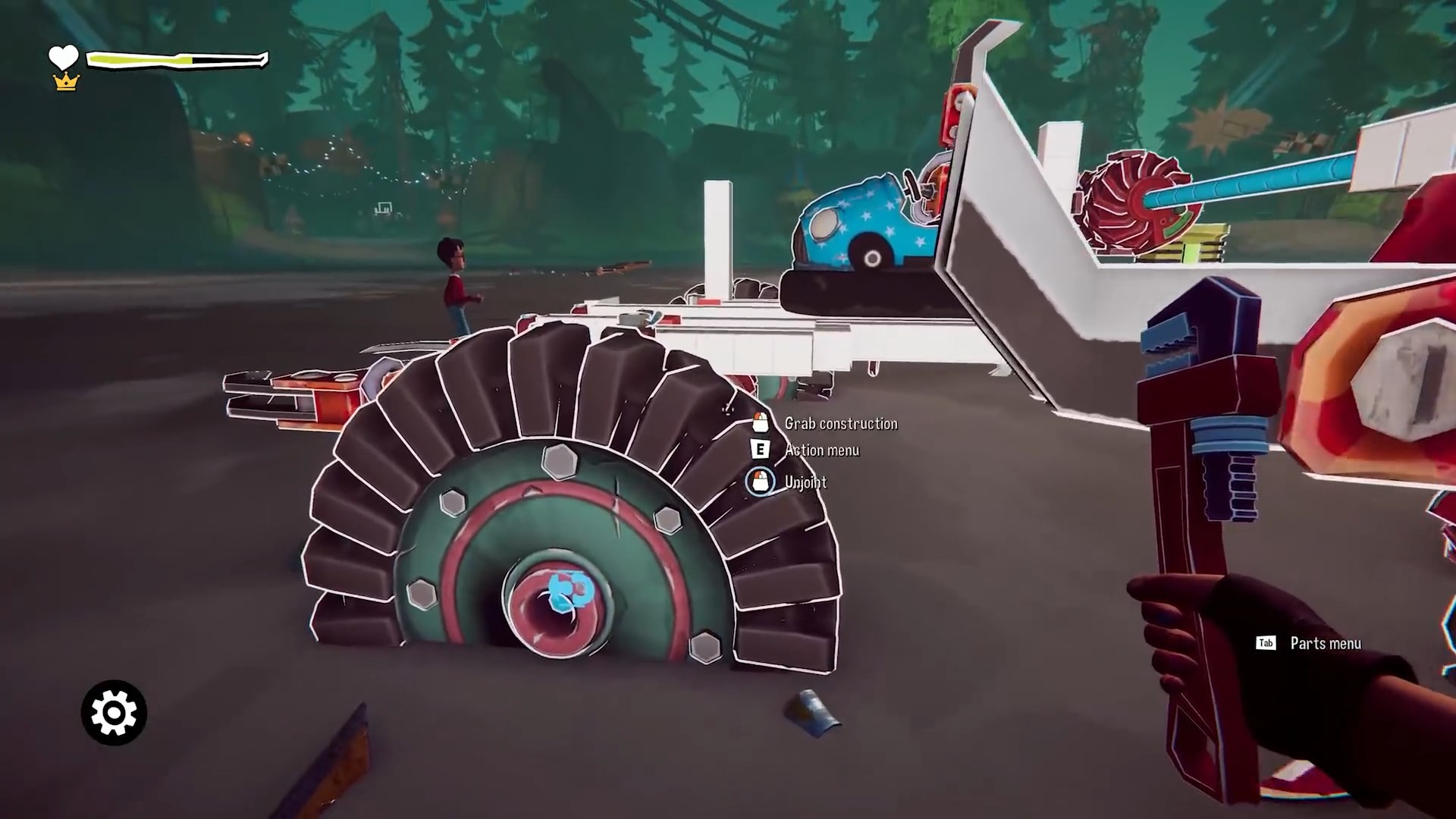Click the Parts menu label
Screen dimensions: 1456x819
pyautogui.click(x=1324, y=643)
